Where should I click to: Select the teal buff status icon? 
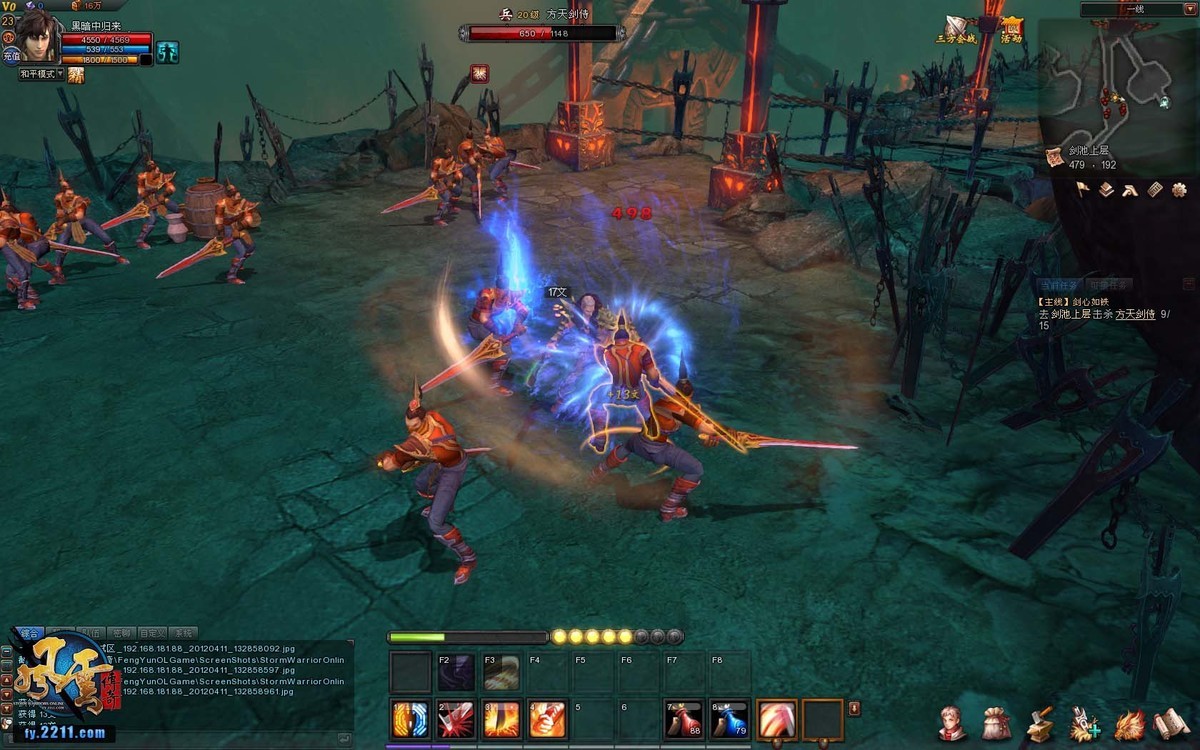pos(168,50)
